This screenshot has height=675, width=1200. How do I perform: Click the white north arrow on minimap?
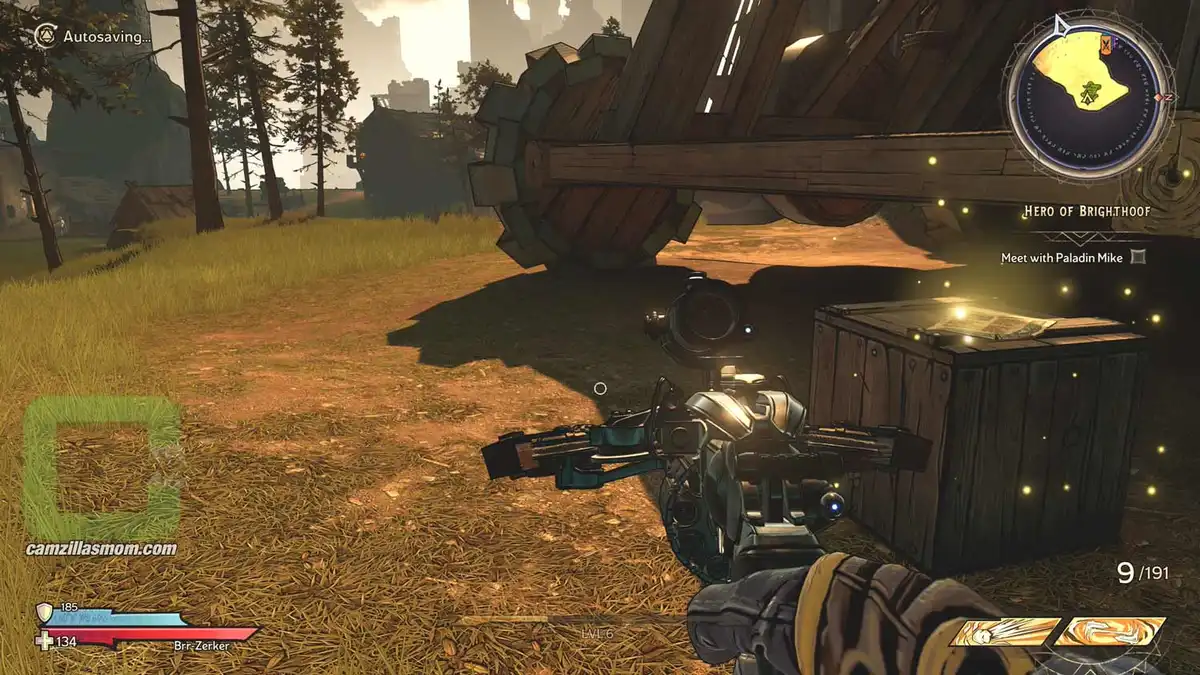click(x=1061, y=24)
